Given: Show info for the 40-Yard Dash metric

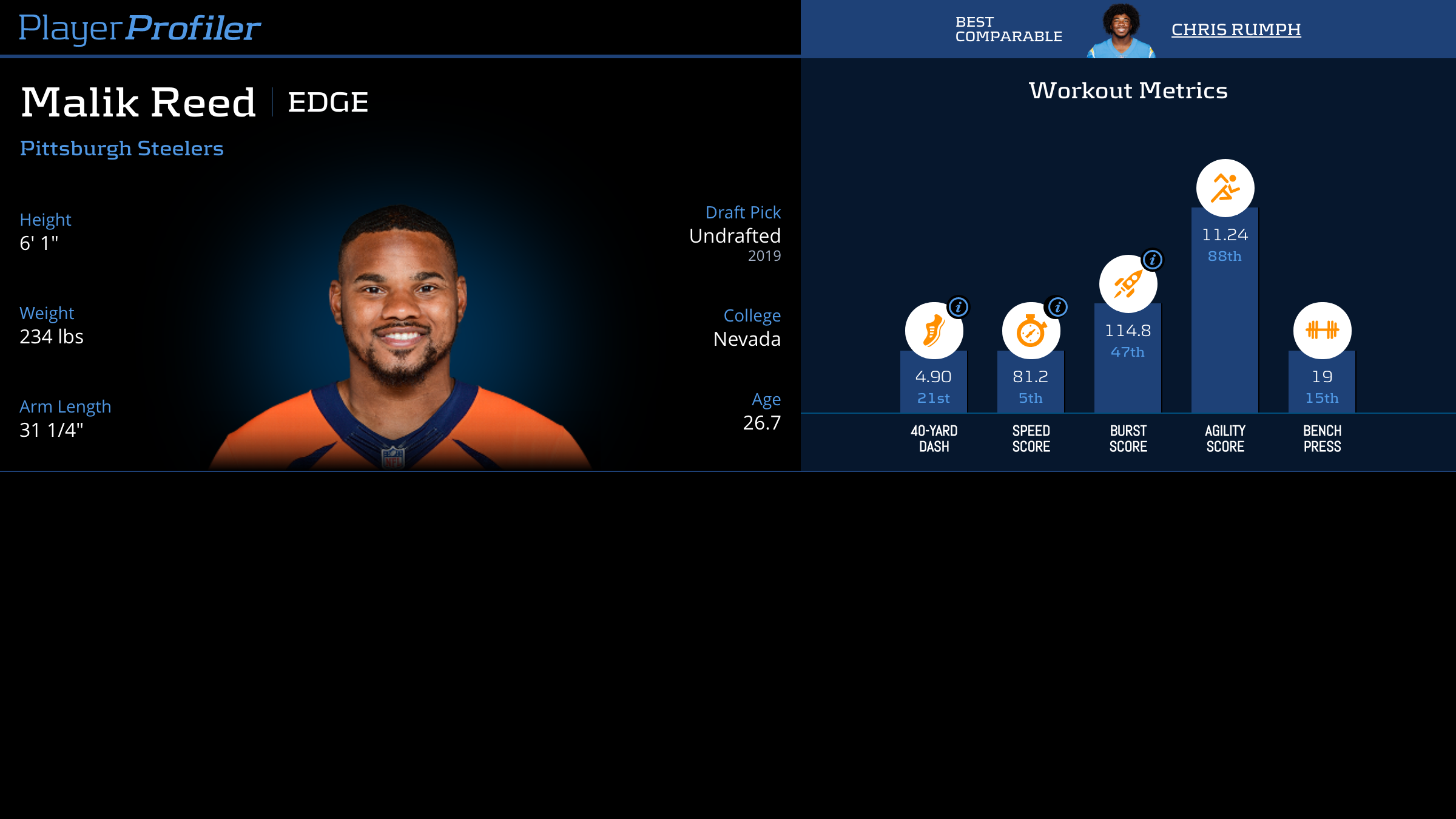Looking at the screenshot, I should coord(959,307).
